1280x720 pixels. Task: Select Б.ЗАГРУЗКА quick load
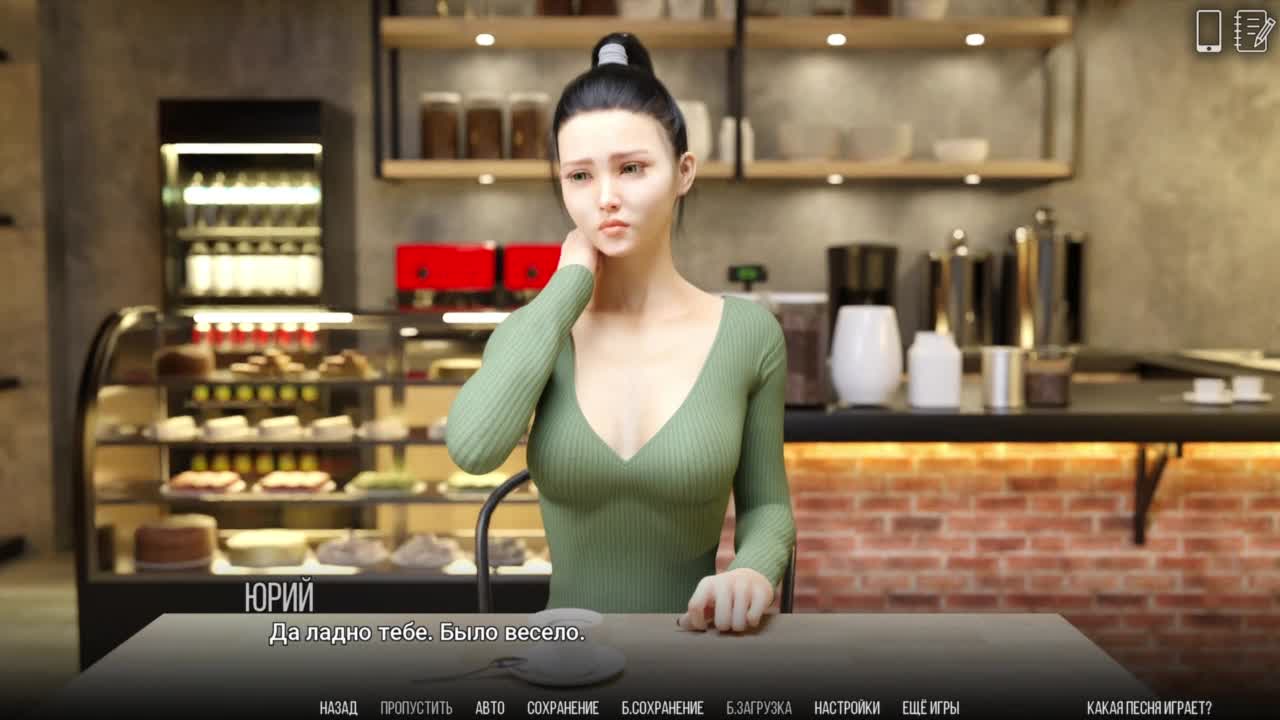click(759, 708)
